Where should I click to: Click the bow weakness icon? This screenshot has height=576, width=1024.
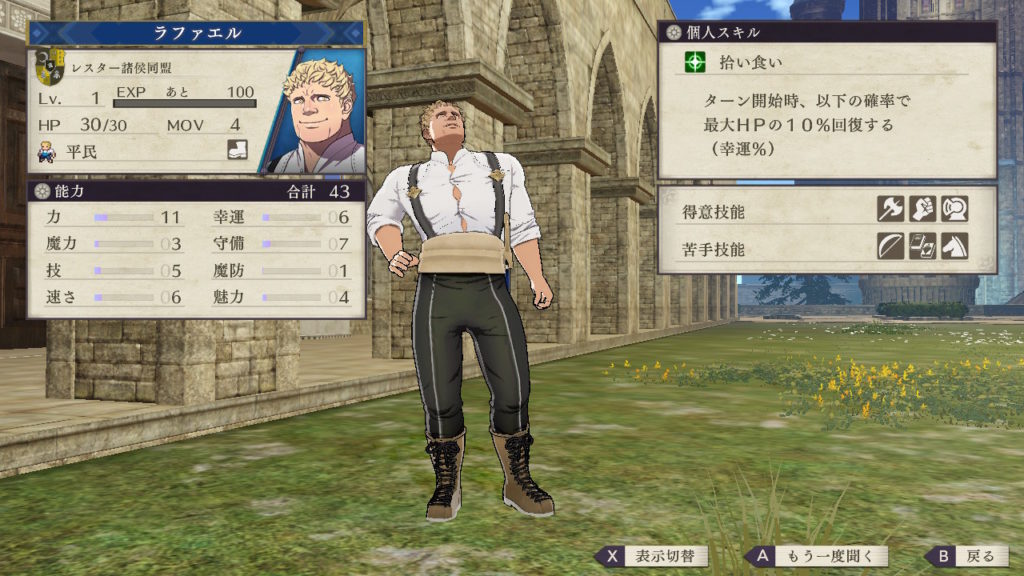pyautogui.click(x=890, y=246)
